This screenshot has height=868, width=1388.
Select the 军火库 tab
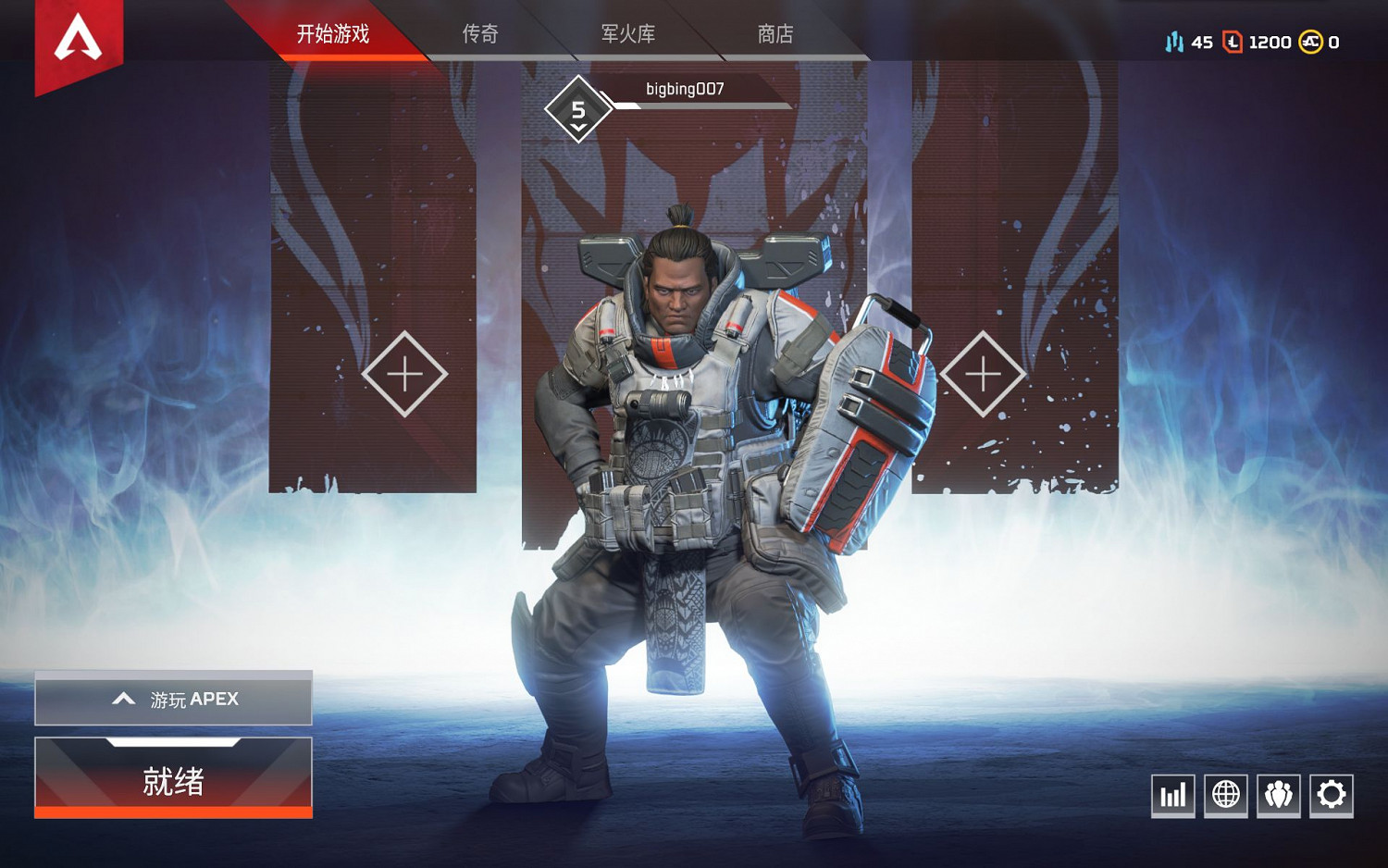626,34
